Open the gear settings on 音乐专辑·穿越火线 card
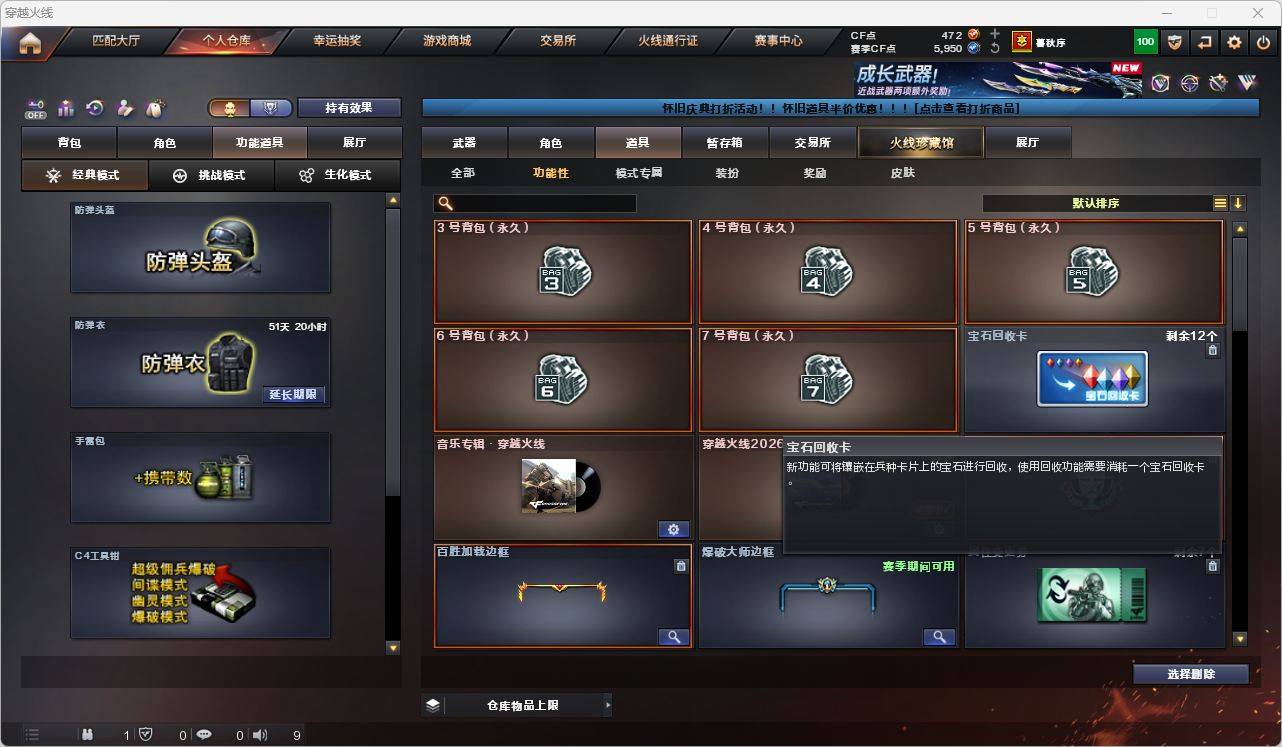Screen dimensions: 1282x747 (674, 529)
